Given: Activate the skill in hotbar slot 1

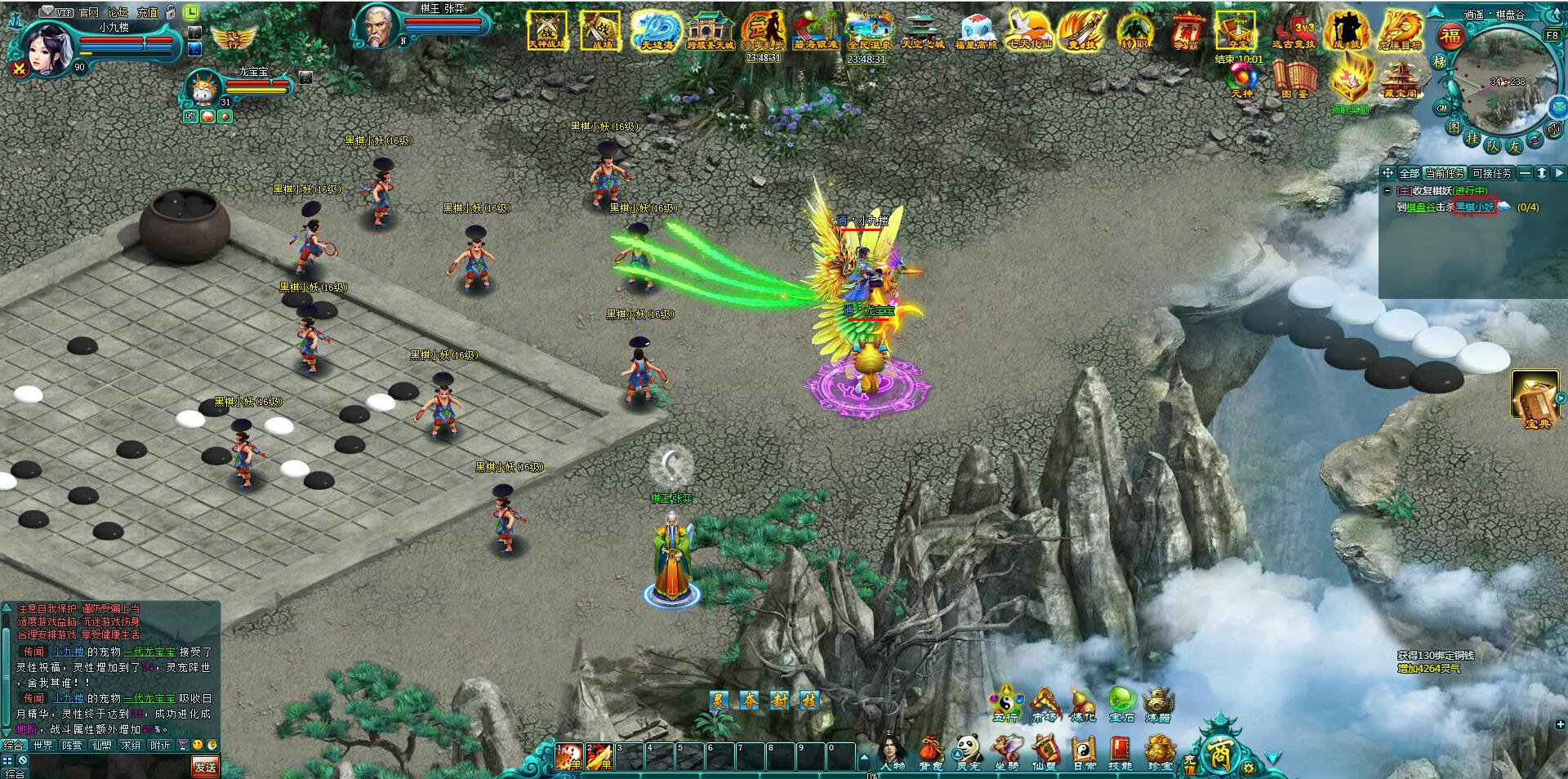Looking at the screenshot, I should [568, 757].
